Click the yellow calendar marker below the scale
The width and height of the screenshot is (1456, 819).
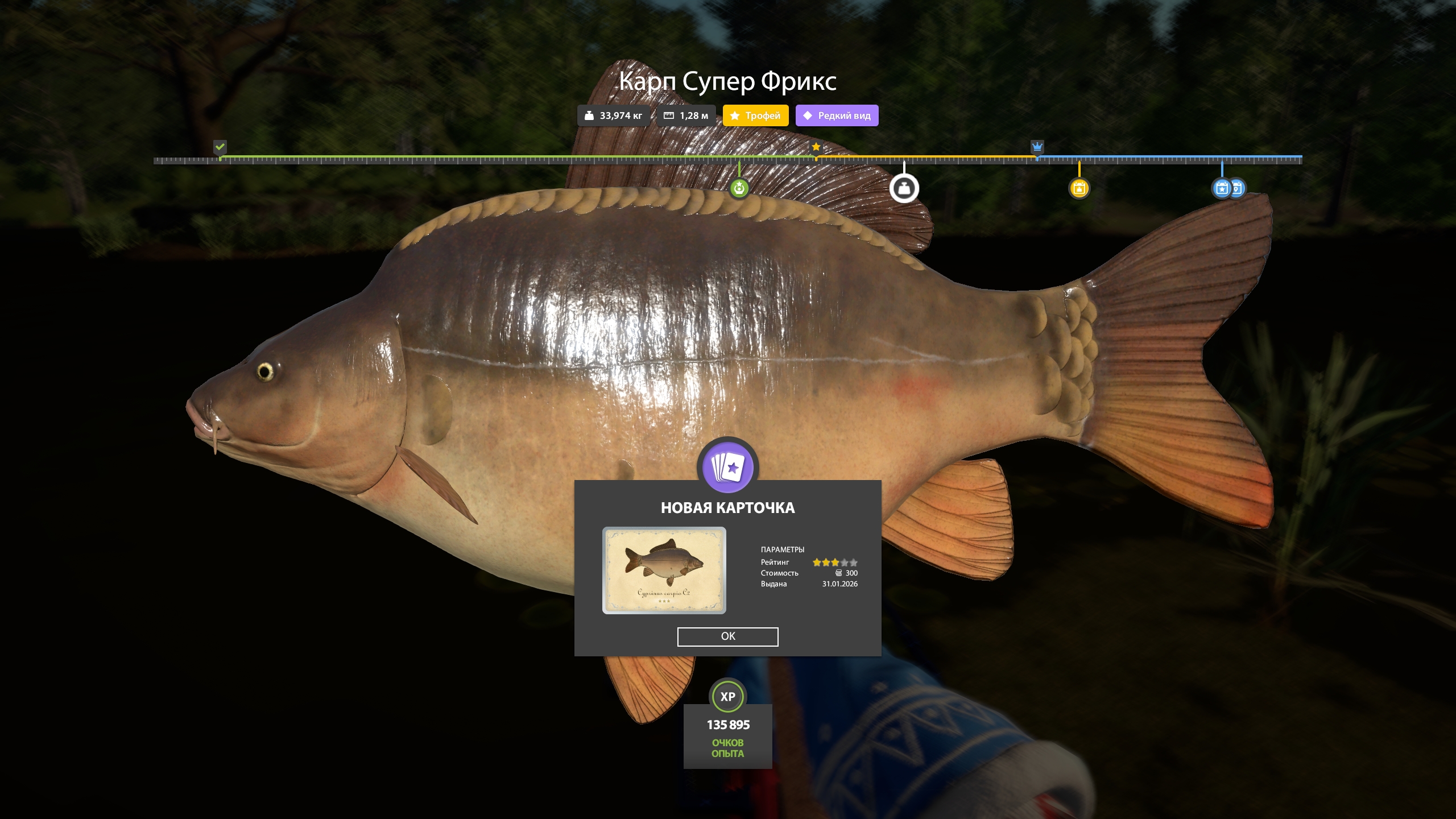(1079, 188)
